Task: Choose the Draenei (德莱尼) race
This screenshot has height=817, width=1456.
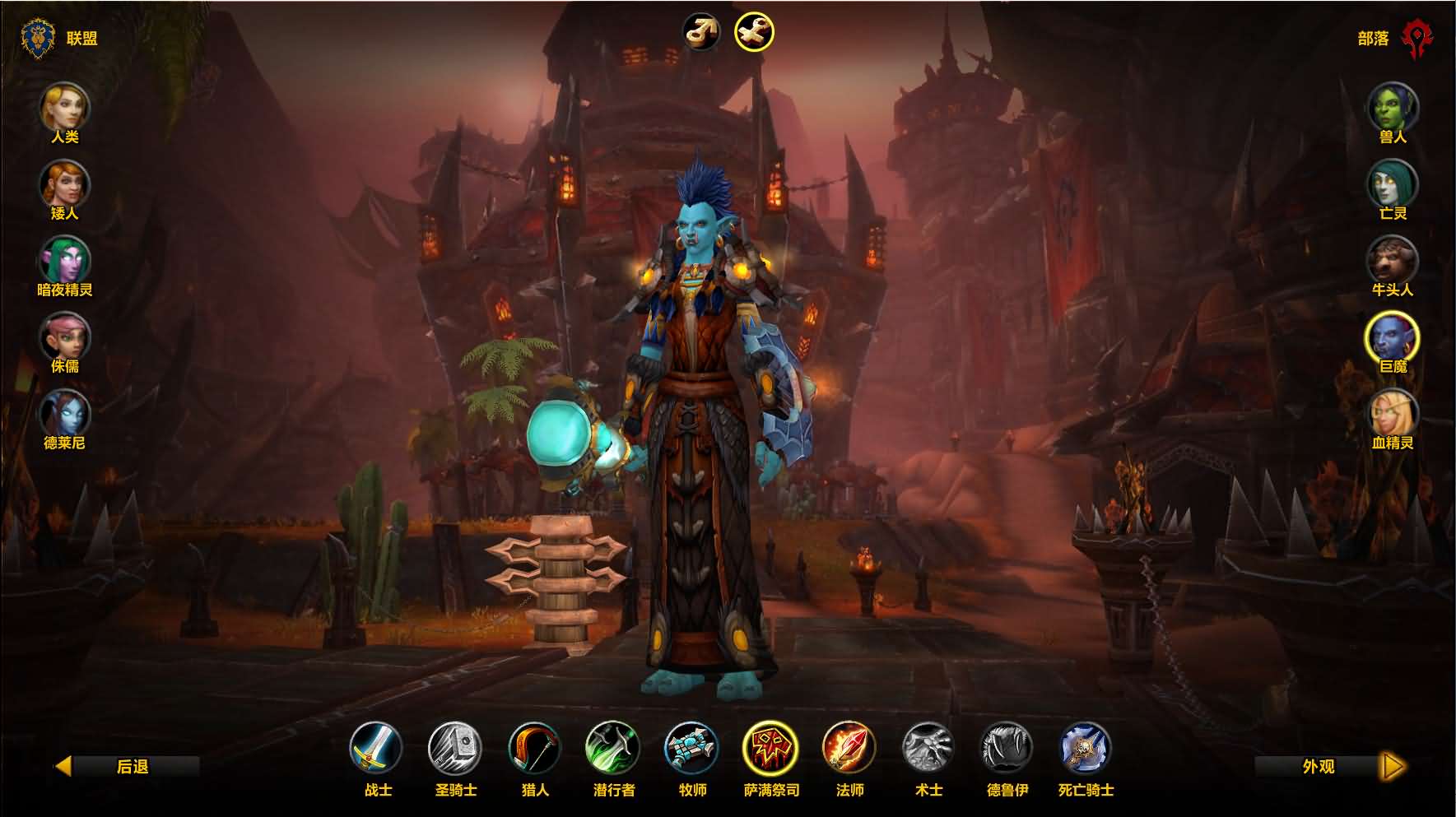Action: click(64, 413)
